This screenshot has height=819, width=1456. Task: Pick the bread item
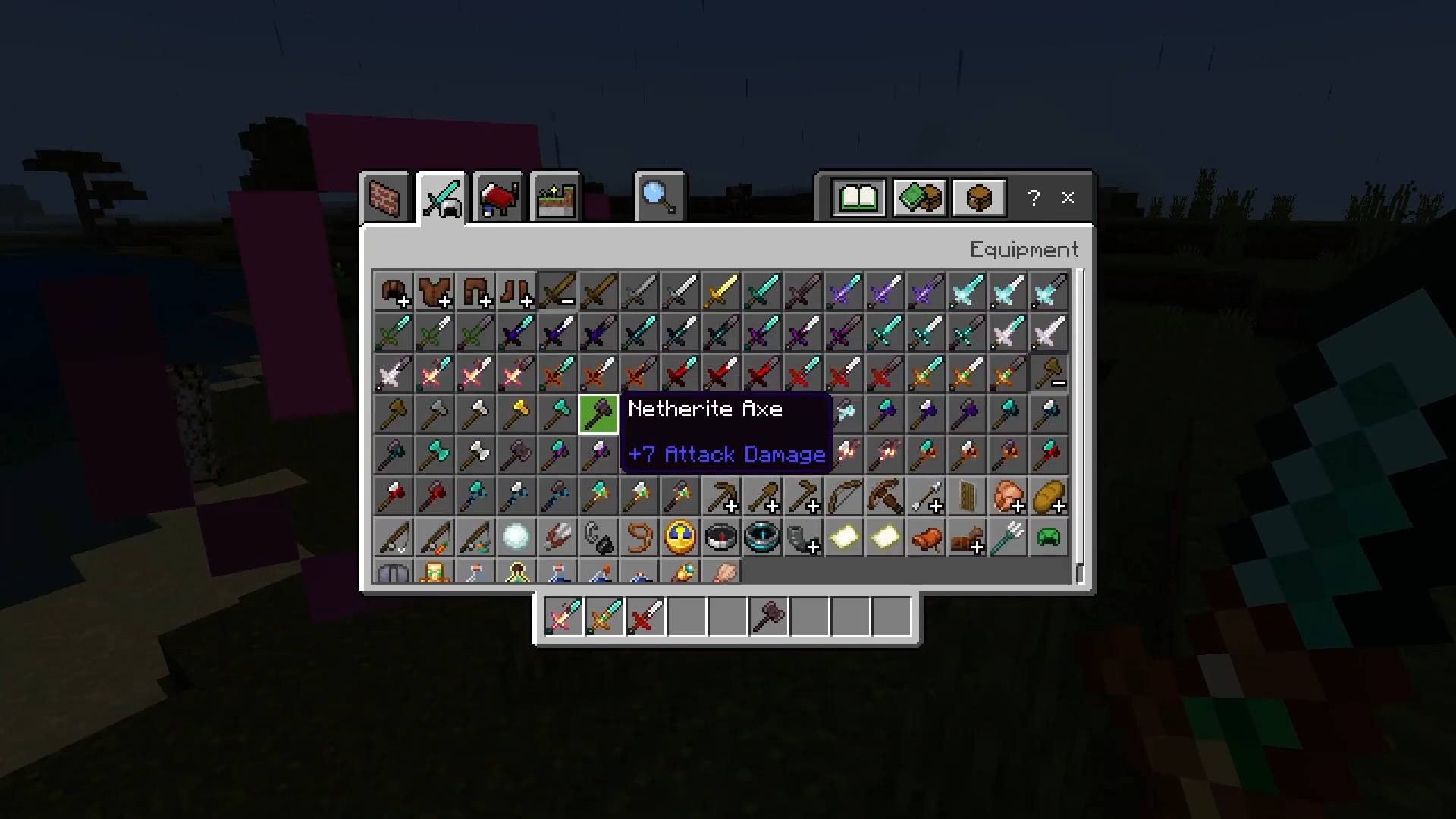coord(1048,496)
